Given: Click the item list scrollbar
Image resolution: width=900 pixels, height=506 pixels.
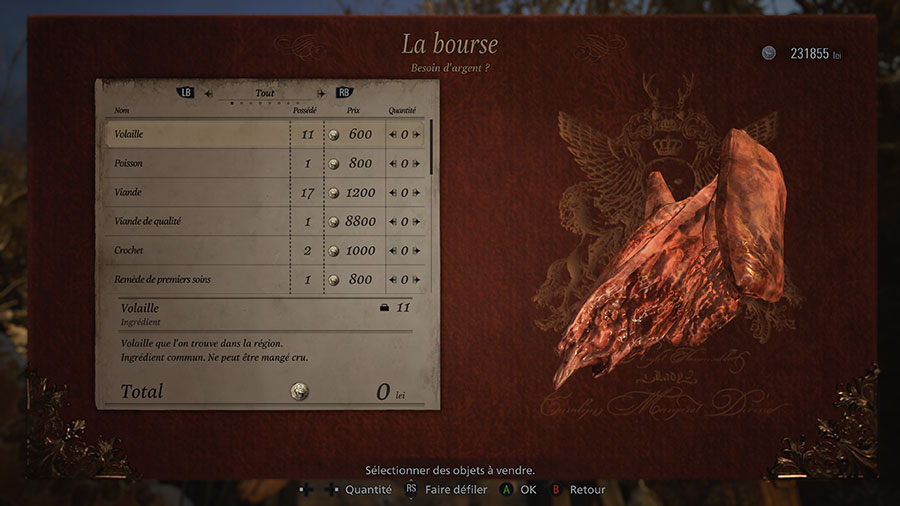Looking at the screenshot, I should point(432,148).
